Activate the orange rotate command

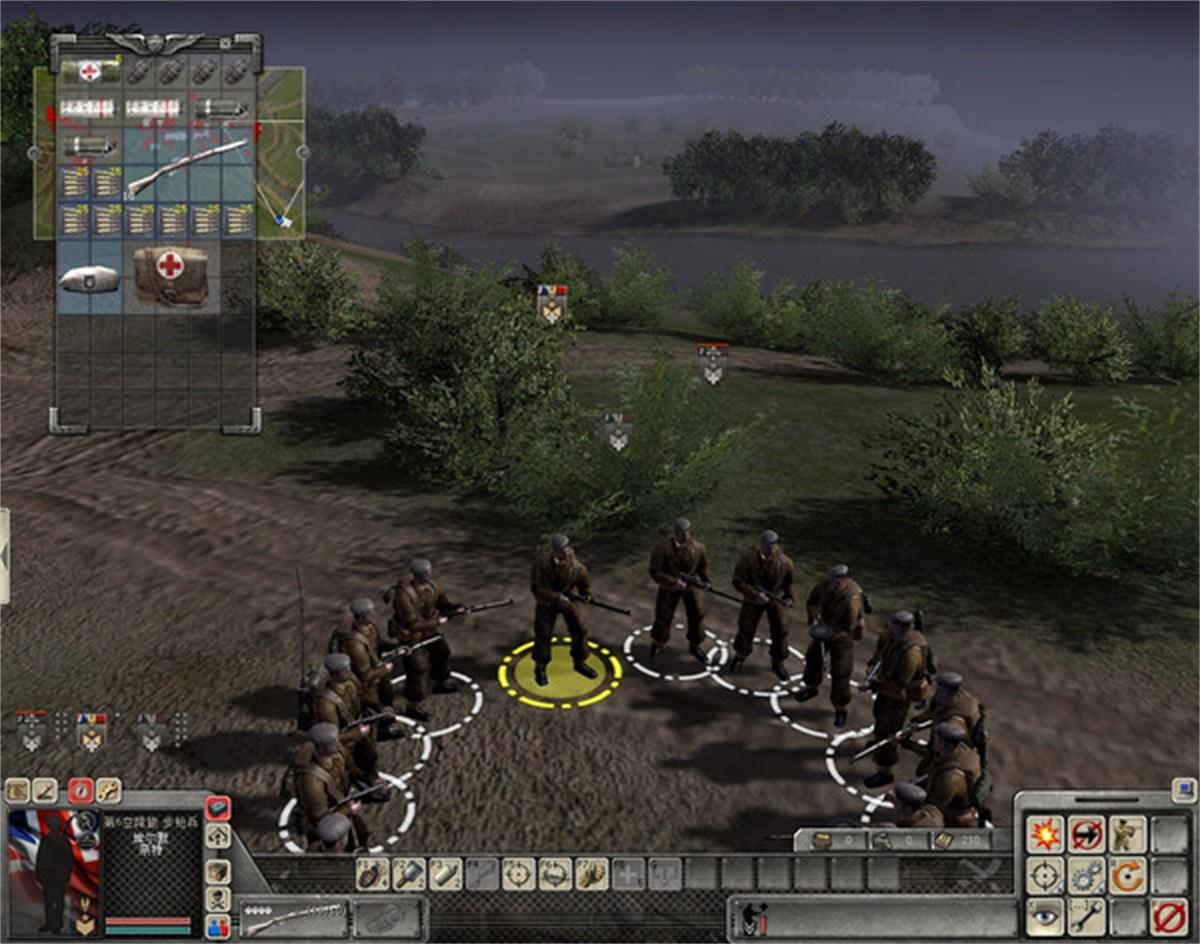[x=1127, y=876]
